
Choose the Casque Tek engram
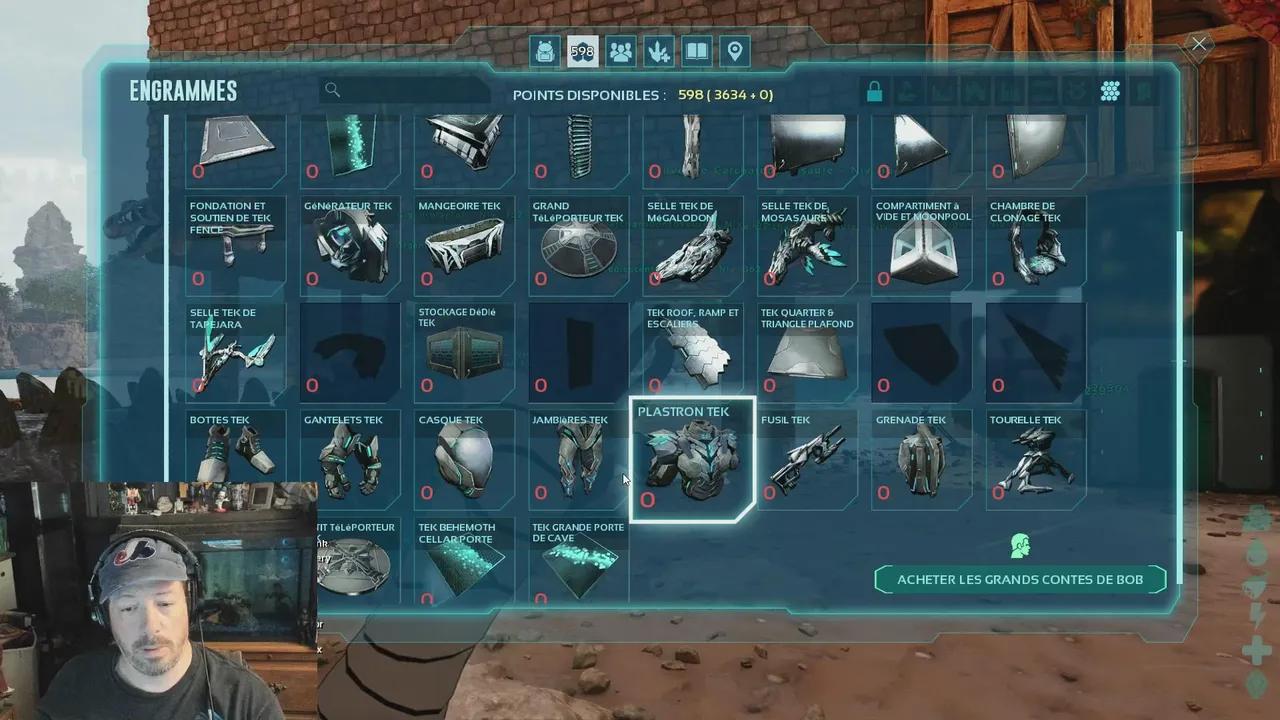click(x=464, y=458)
